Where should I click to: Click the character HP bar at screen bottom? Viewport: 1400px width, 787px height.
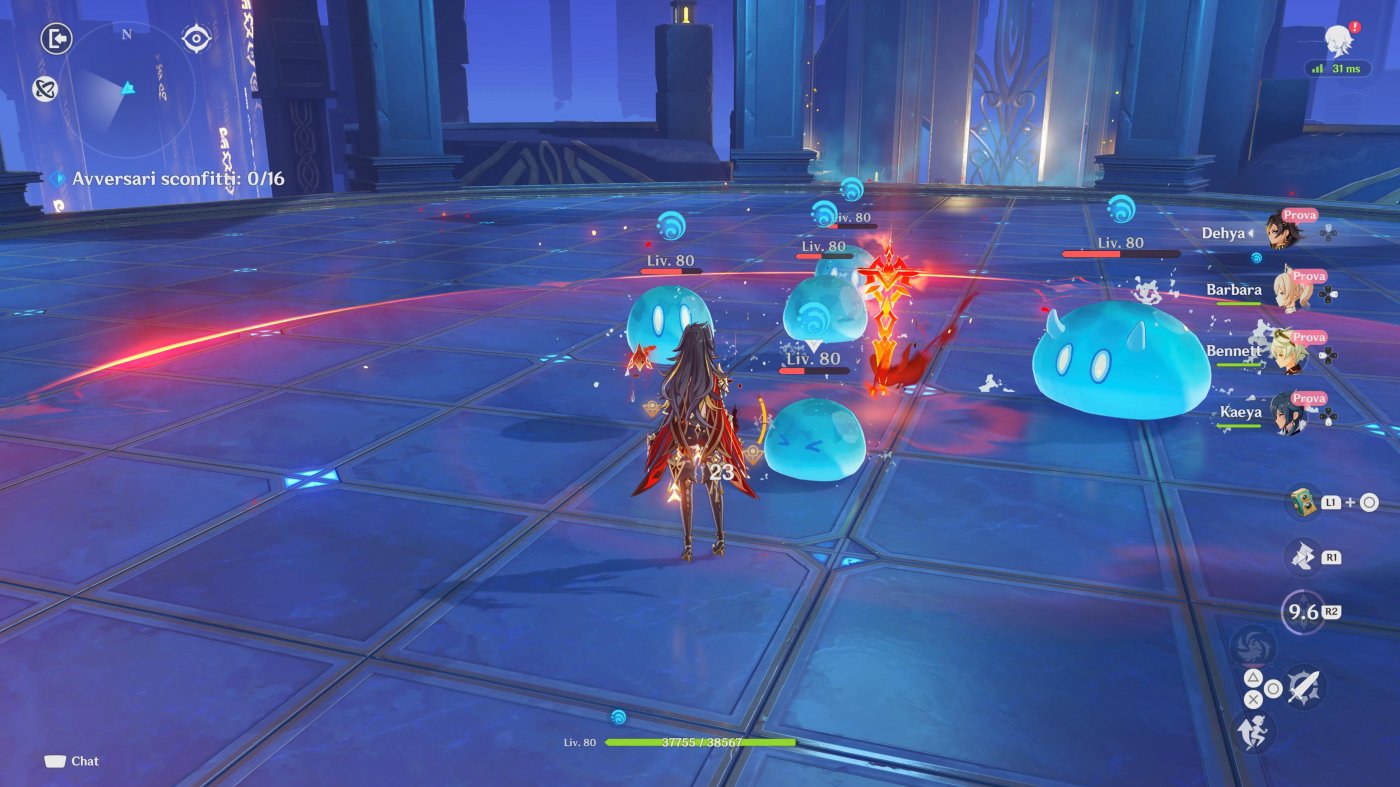point(700,743)
